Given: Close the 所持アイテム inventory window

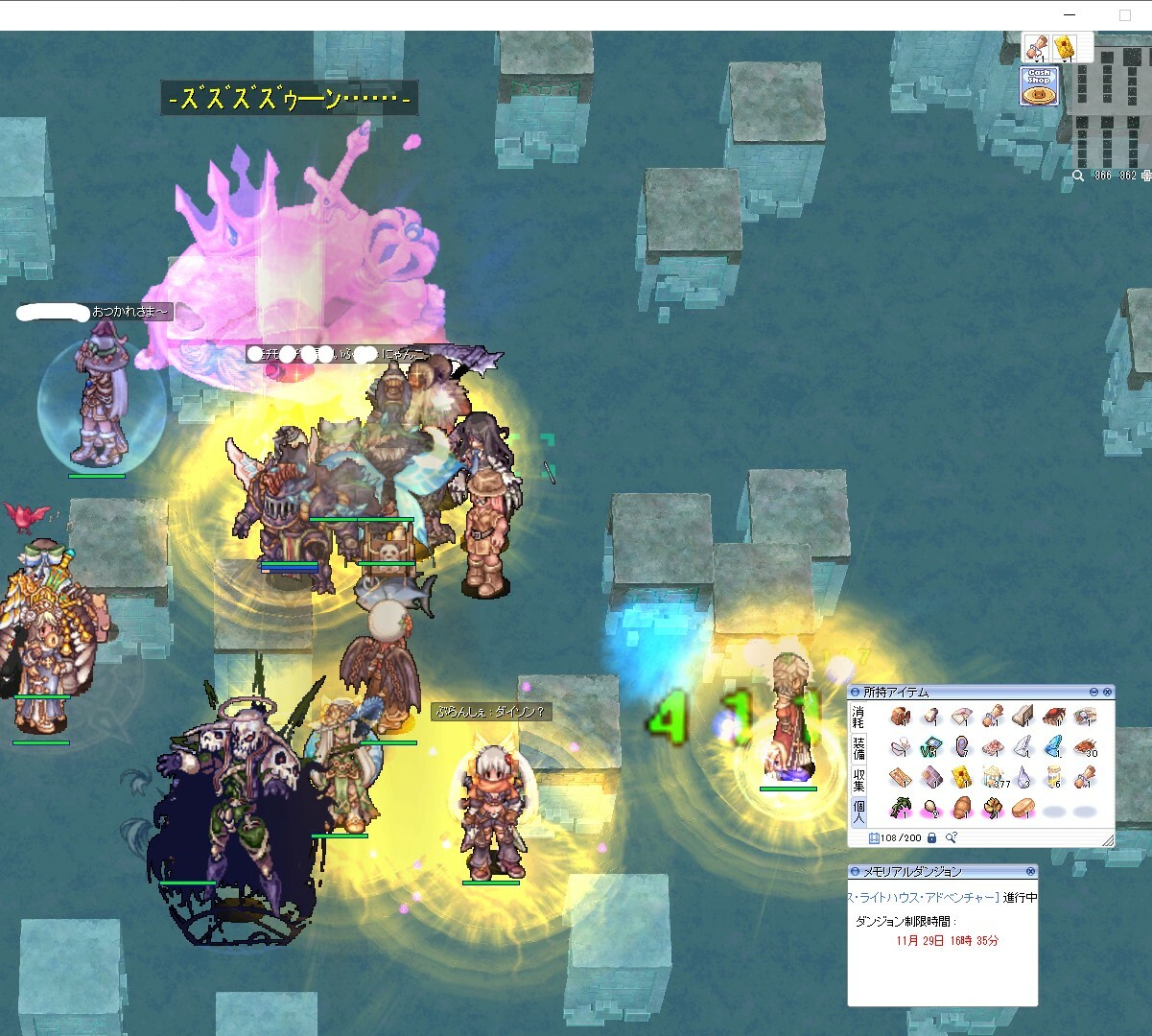Looking at the screenshot, I should point(1108,692).
